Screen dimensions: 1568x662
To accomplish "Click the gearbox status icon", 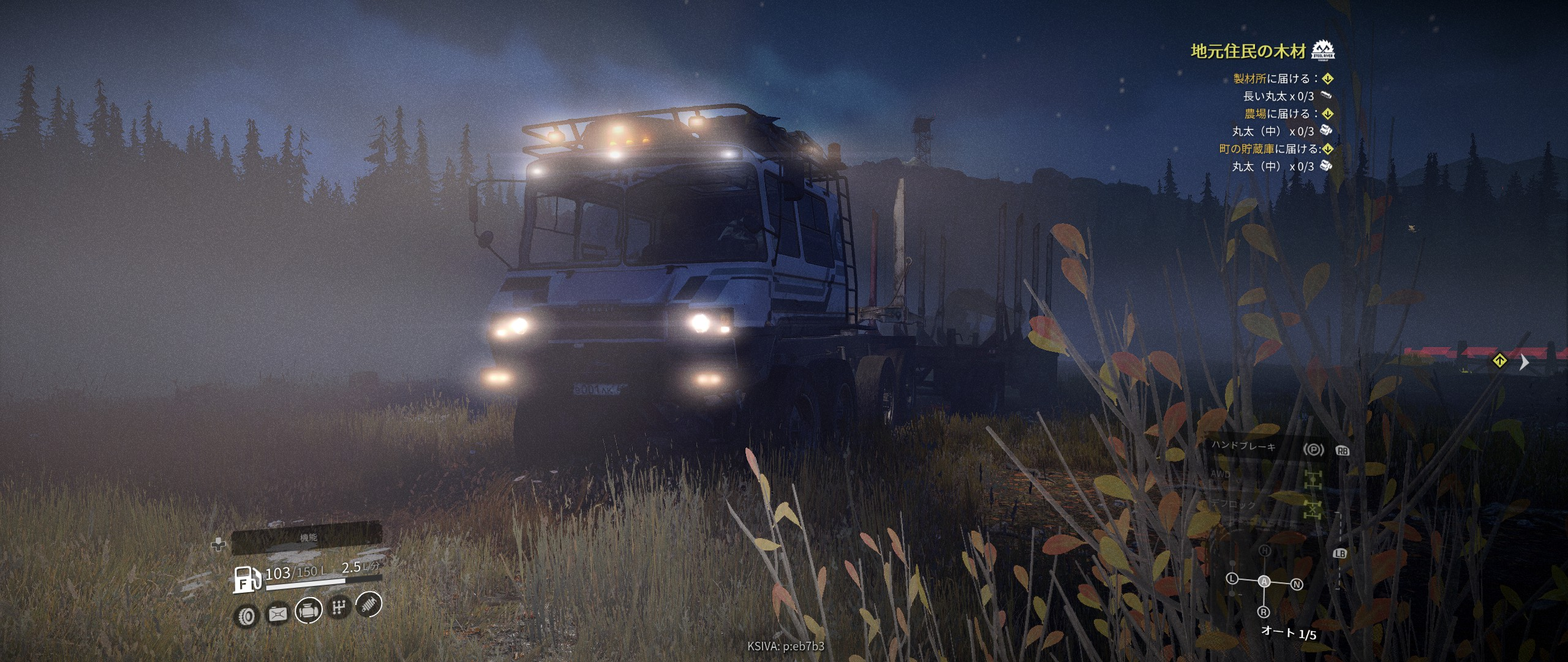I will [339, 607].
